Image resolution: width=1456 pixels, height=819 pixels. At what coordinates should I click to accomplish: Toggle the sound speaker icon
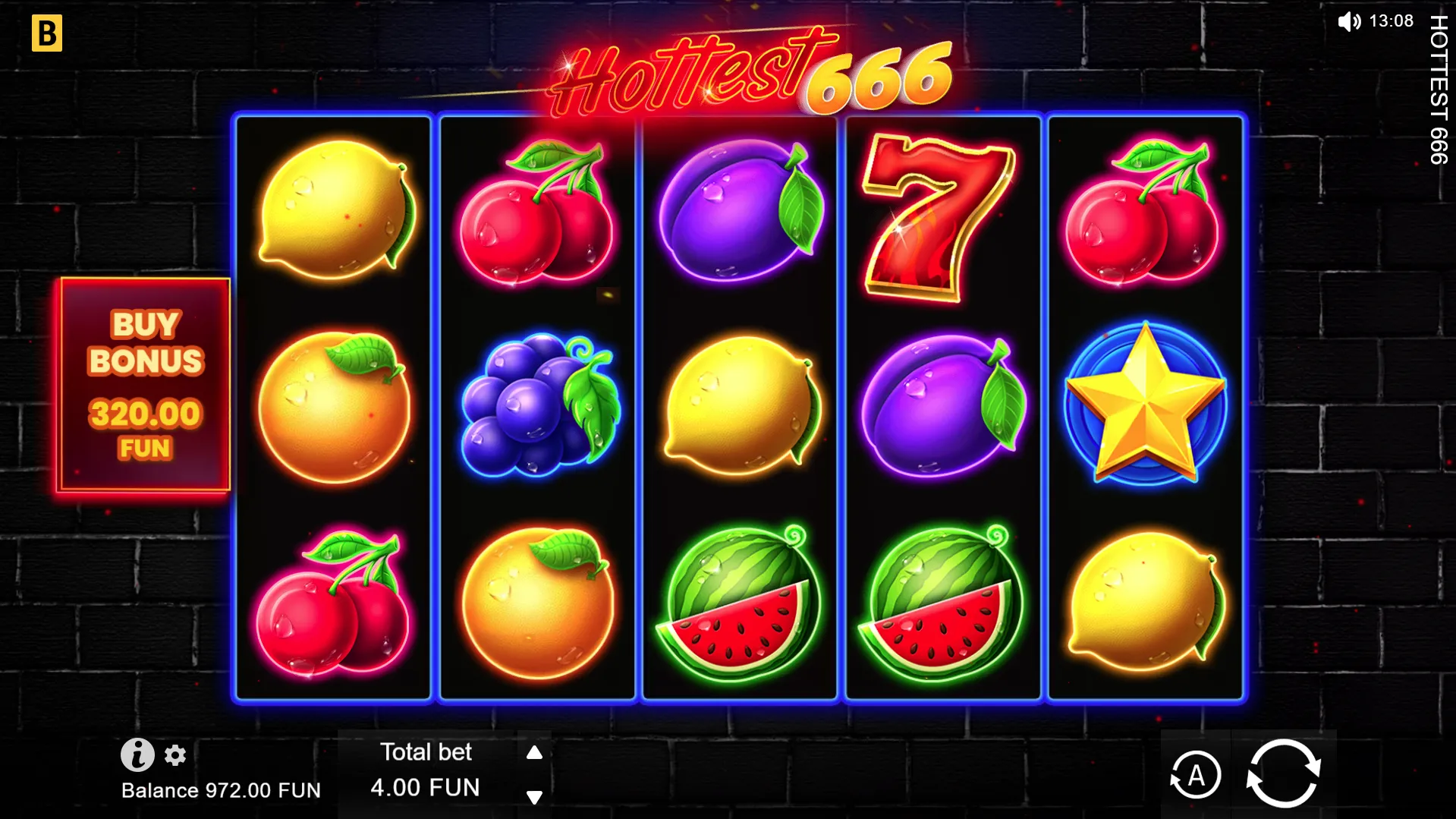tap(1348, 21)
